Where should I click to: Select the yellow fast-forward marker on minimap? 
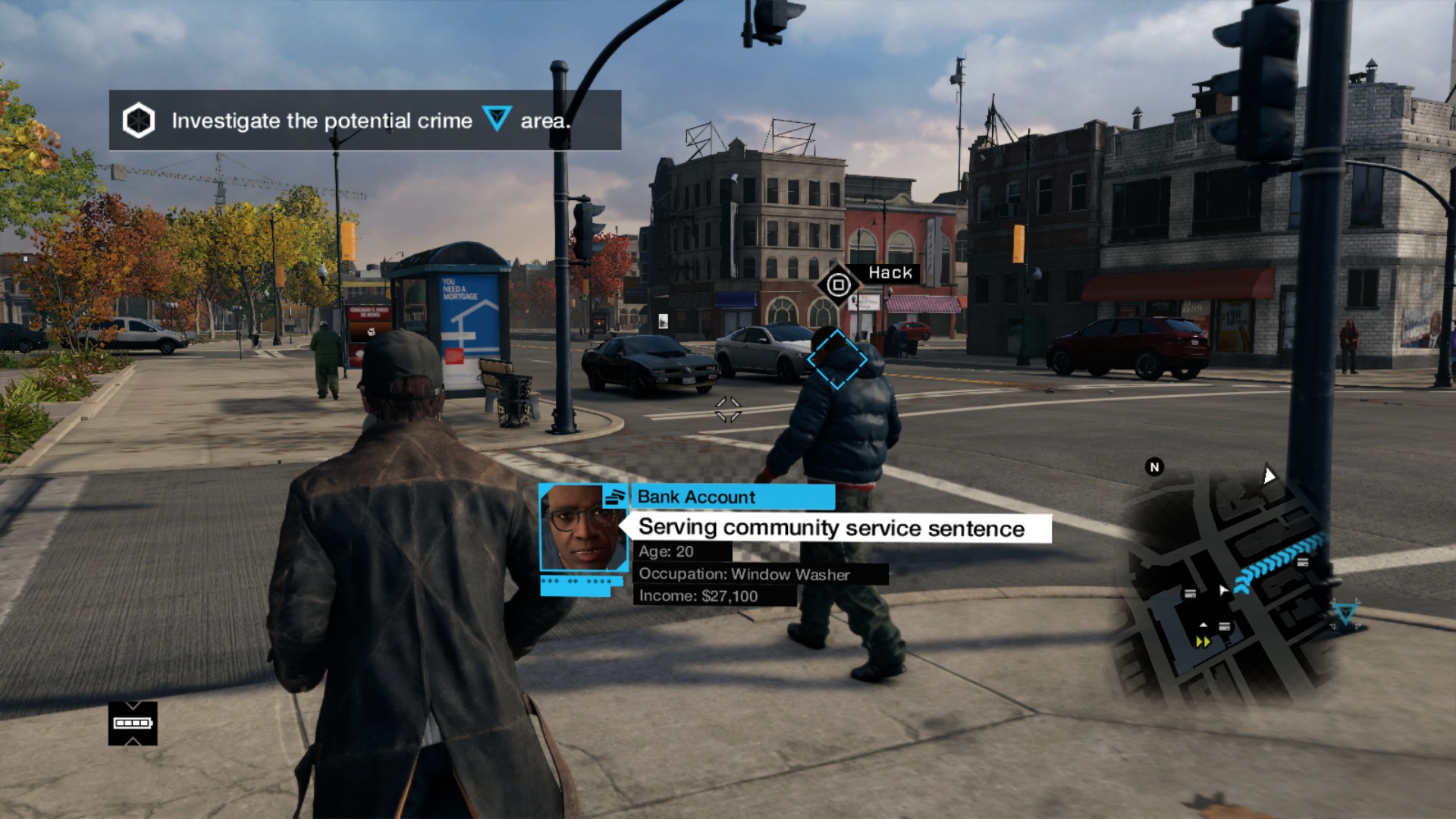(x=1203, y=642)
